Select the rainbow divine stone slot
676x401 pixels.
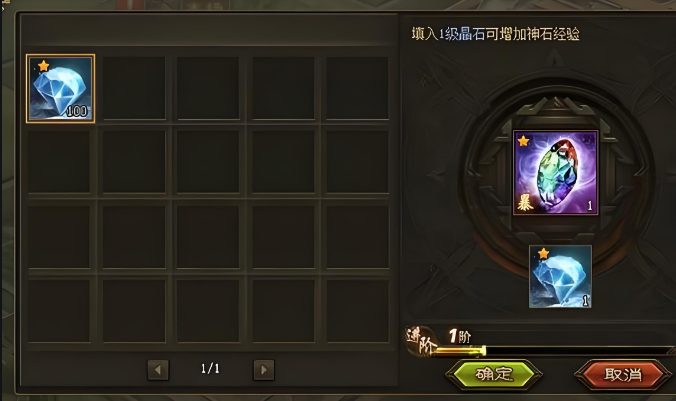pyautogui.click(x=555, y=172)
